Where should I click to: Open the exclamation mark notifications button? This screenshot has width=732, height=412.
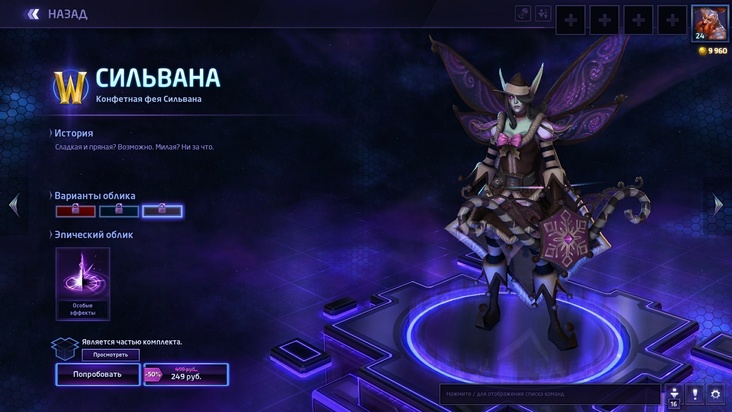coord(694,394)
